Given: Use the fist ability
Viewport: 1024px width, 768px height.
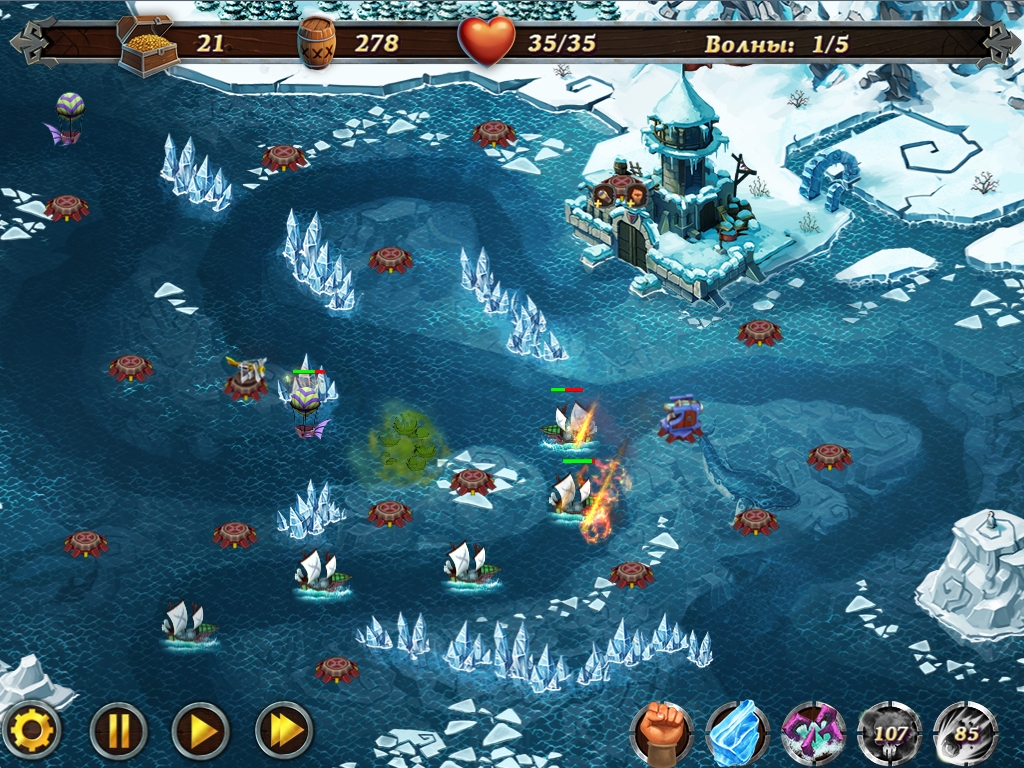Looking at the screenshot, I should [x=661, y=733].
